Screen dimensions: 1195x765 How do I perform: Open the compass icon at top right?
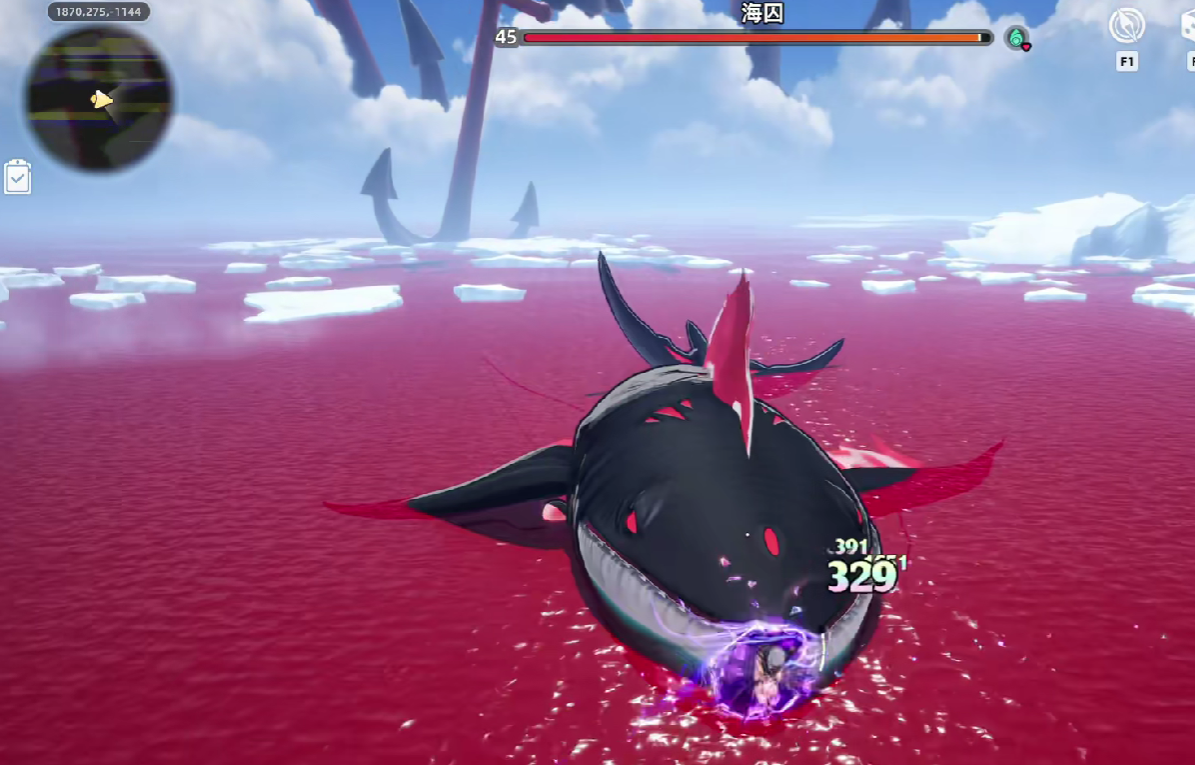point(1127,26)
